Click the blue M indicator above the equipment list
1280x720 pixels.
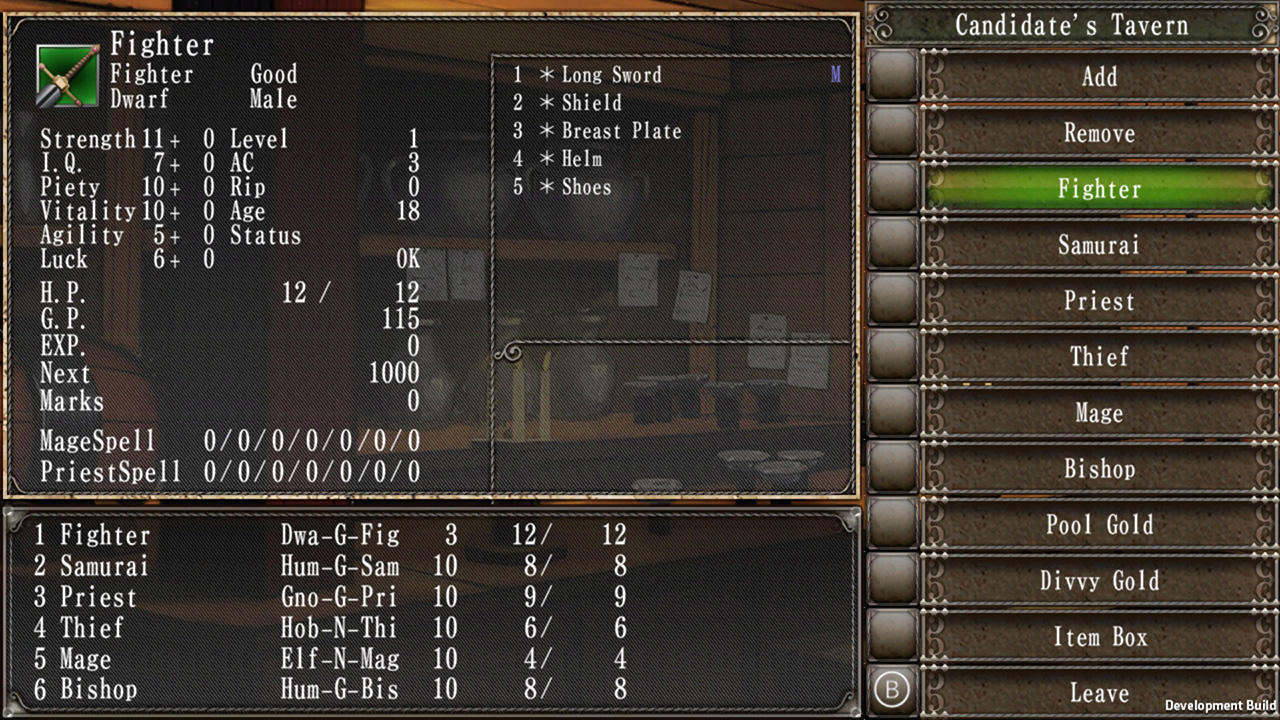click(x=836, y=73)
